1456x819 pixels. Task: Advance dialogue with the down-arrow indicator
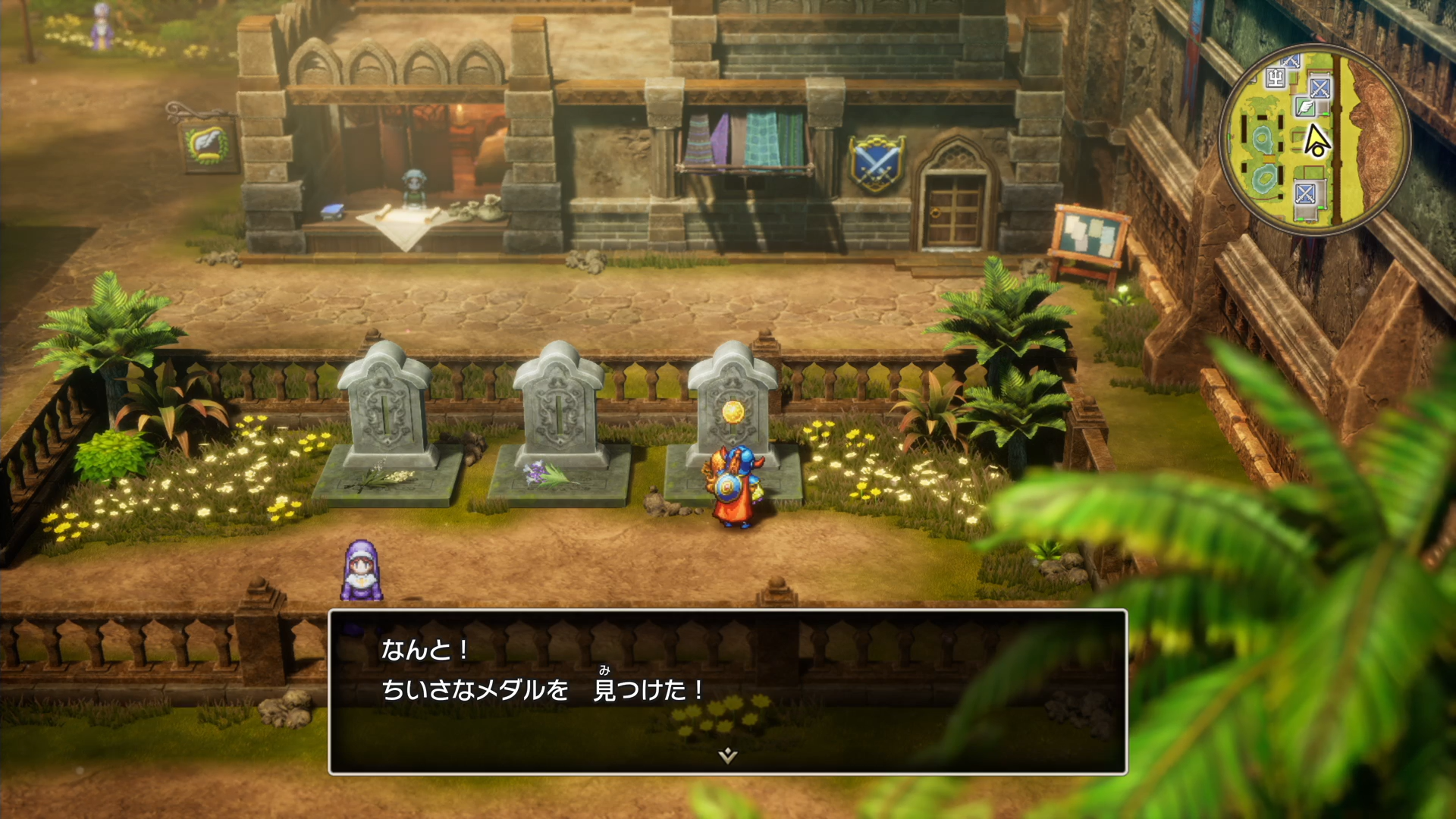(x=727, y=755)
